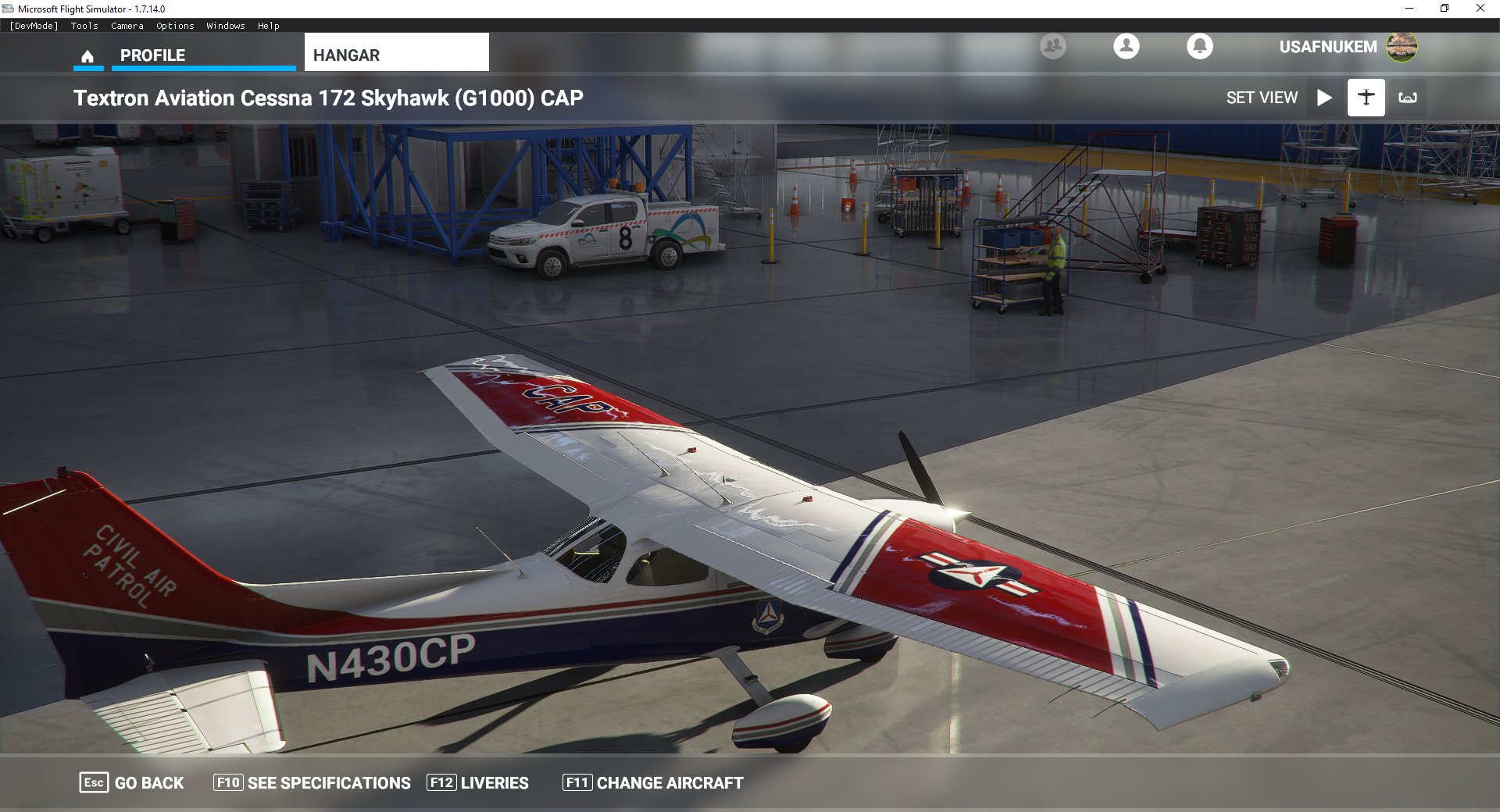Open the DevMode menu

click(34, 26)
